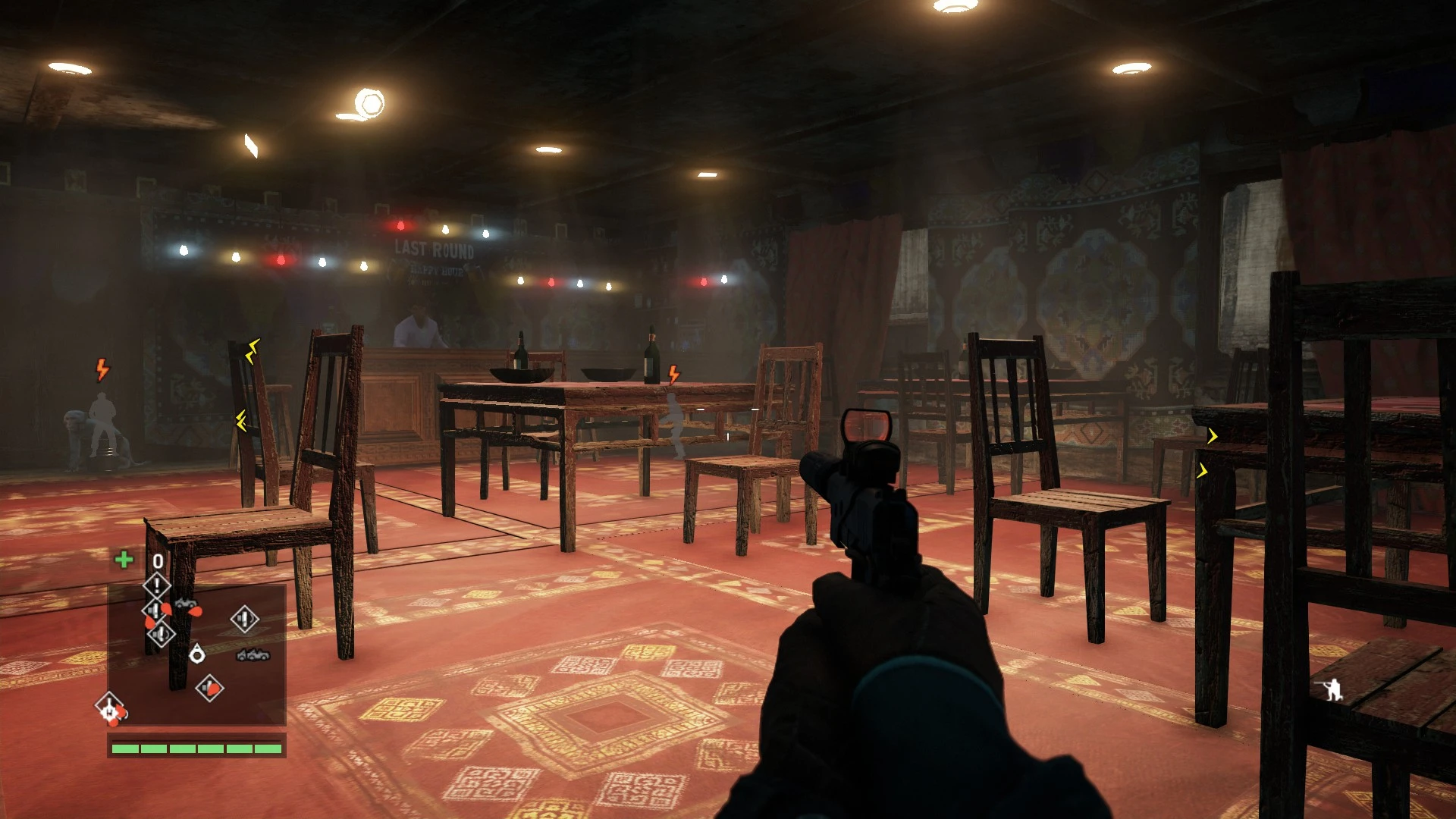The height and width of the screenshot is (819, 1456).
Task: Click the upper yellow lightning bolt near the right chair
Action: [1211, 435]
